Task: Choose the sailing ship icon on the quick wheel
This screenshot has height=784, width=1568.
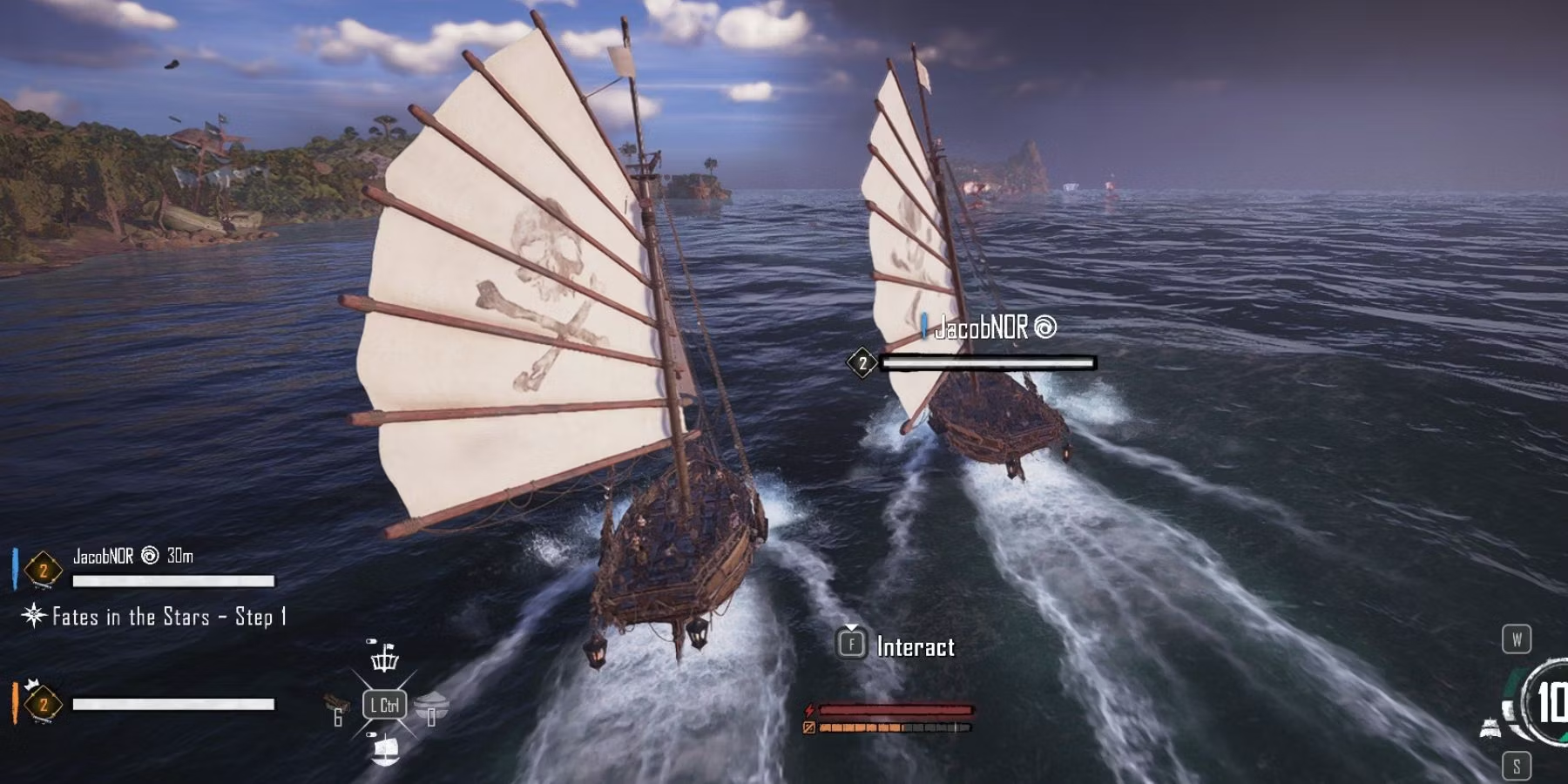Action: 384,749
